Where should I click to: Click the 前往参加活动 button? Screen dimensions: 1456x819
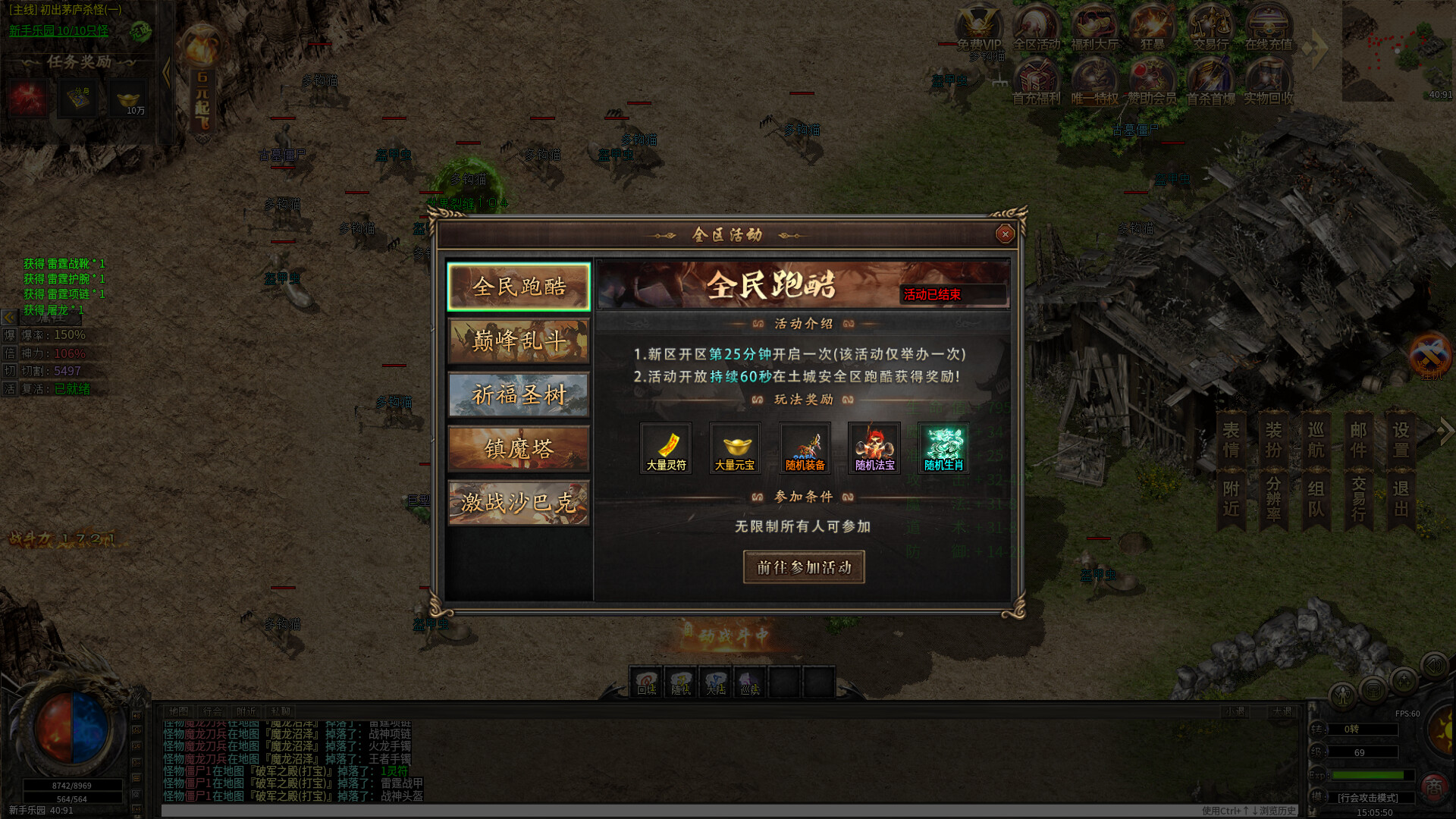804,566
